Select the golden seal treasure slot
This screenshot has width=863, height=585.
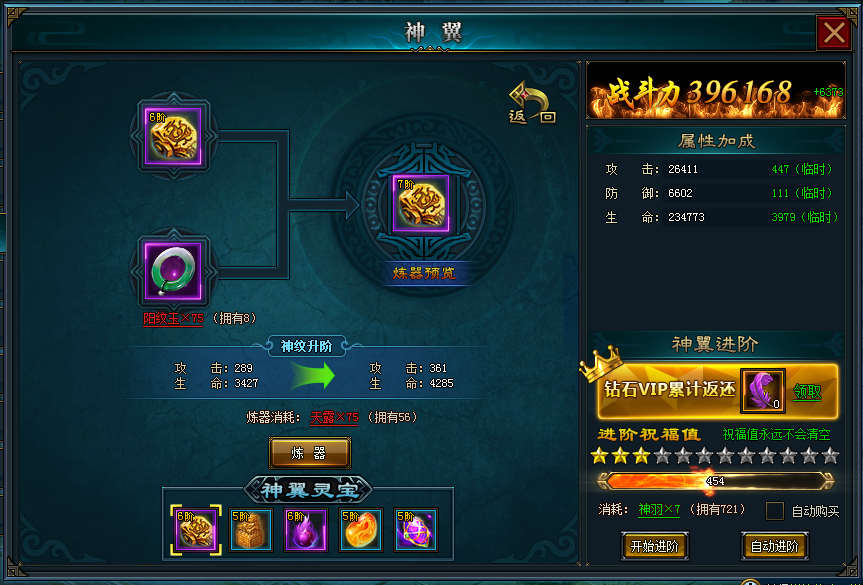click(x=250, y=530)
